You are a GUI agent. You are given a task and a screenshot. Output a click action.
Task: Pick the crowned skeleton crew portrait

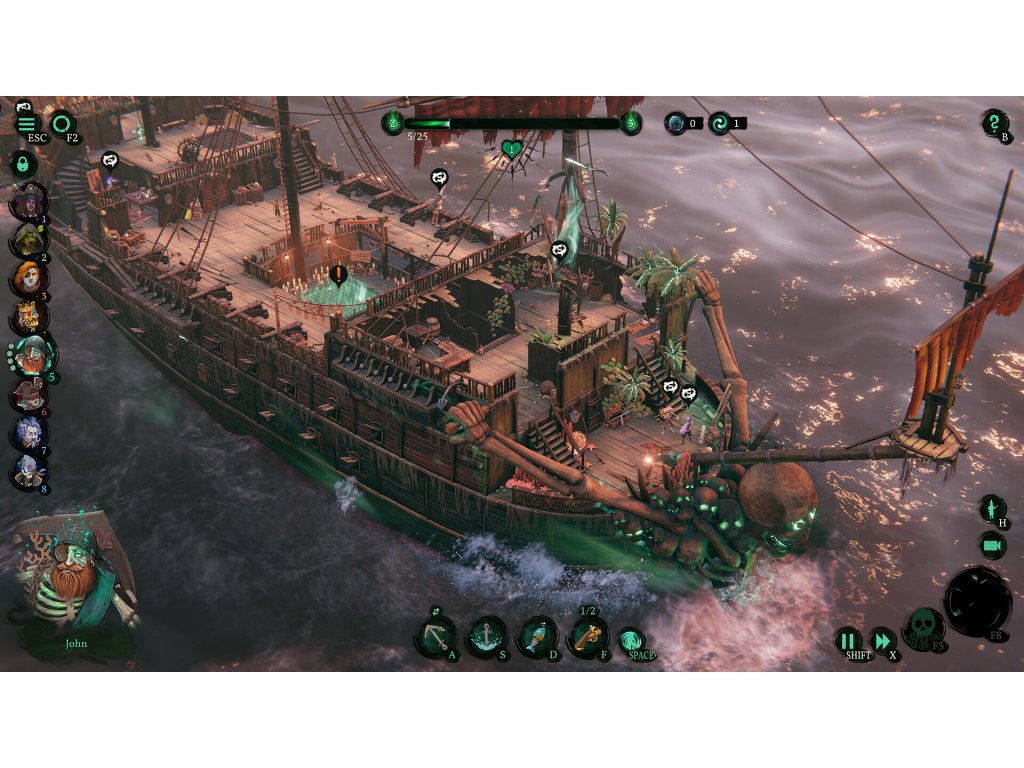pyautogui.click(x=27, y=317)
